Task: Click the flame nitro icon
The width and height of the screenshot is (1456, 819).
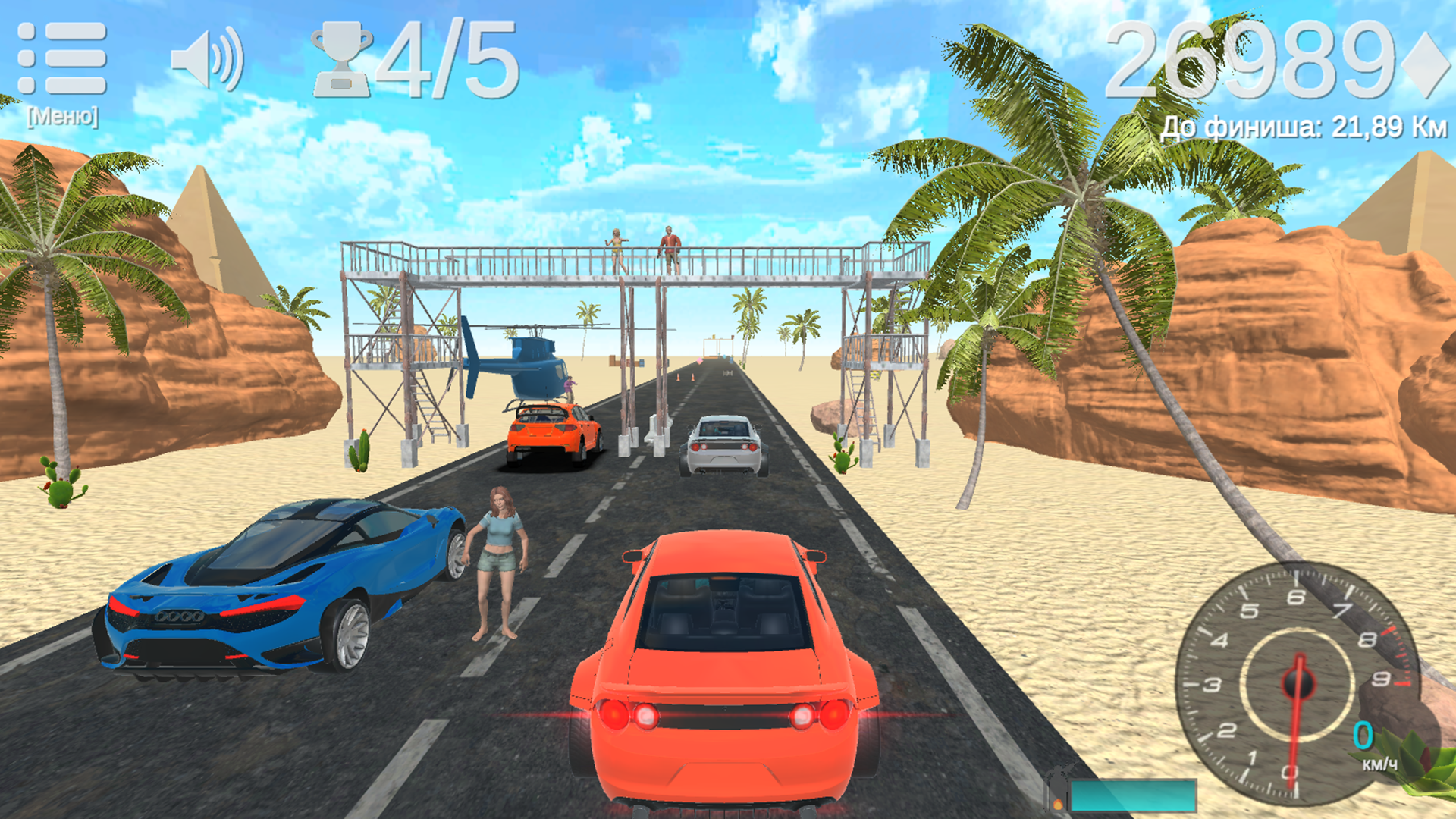Action: point(1058,806)
